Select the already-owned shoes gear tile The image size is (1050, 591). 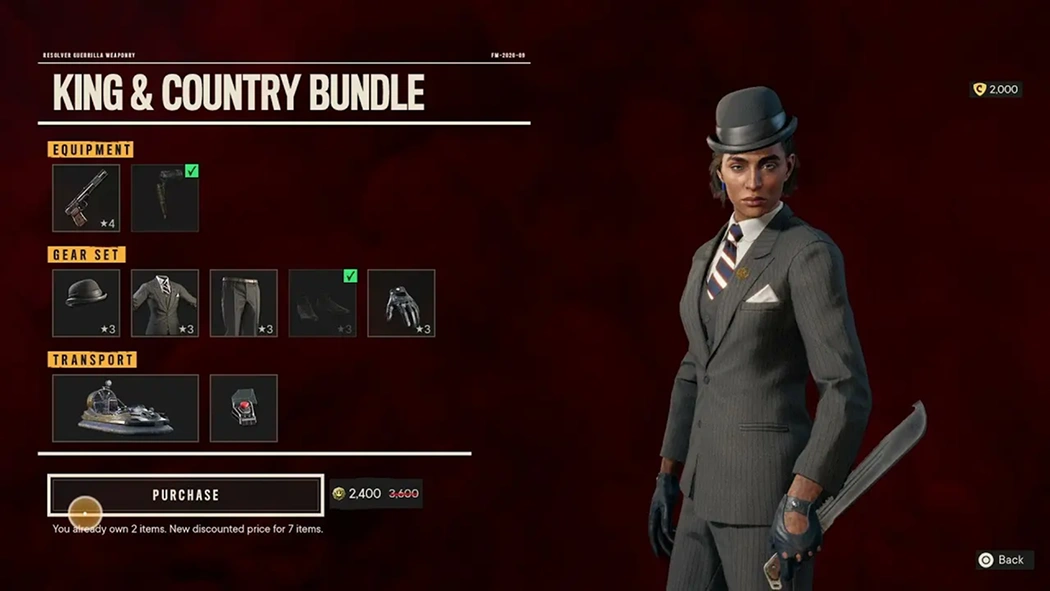coord(323,303)
